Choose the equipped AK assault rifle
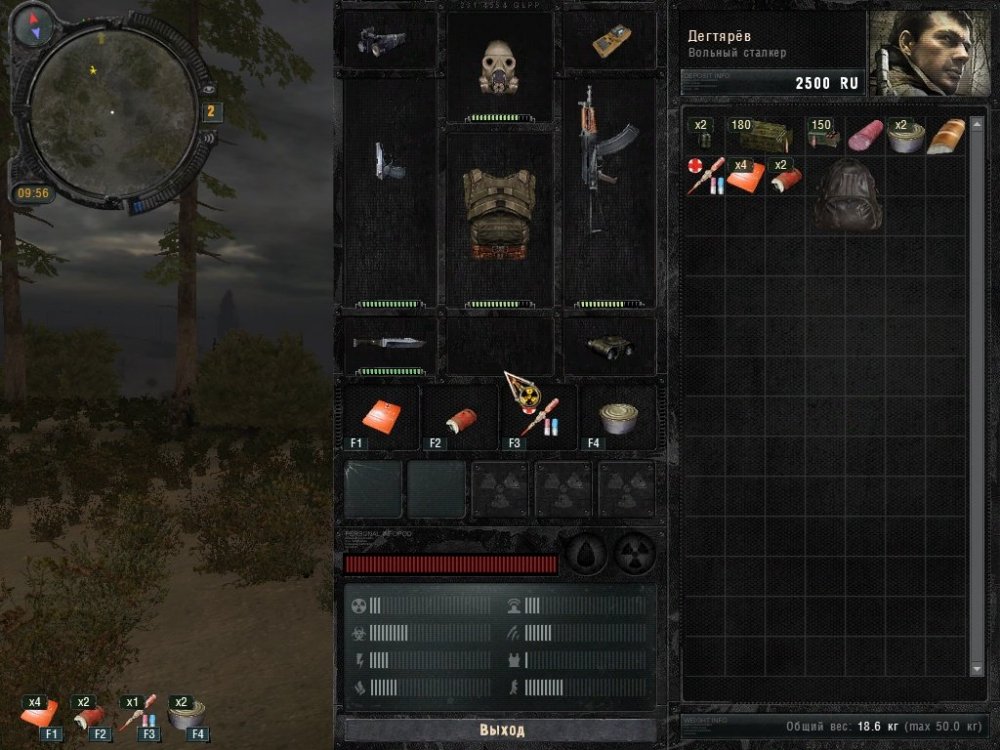The height and width of the screenshot is (750, 1000). point(606,160)
